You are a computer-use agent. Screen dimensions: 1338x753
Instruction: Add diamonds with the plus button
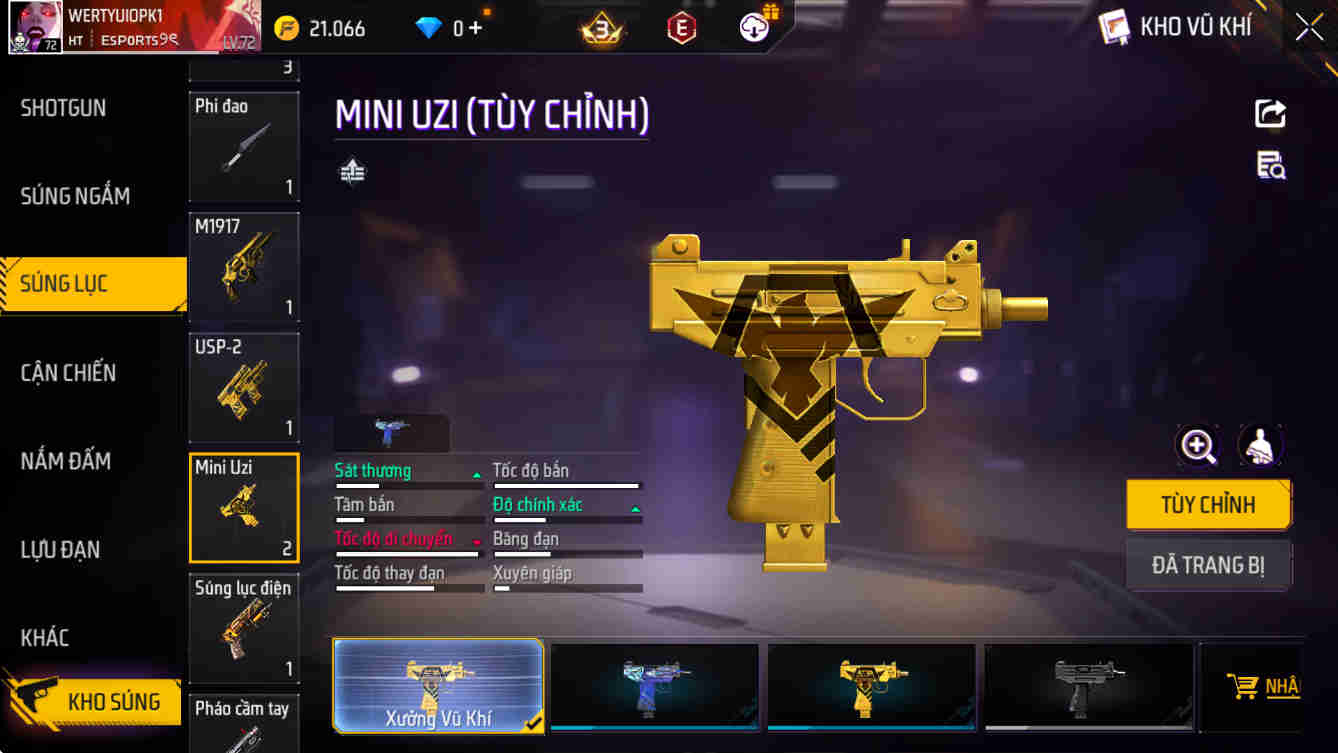pyautogui.click(x=475, y=28)
